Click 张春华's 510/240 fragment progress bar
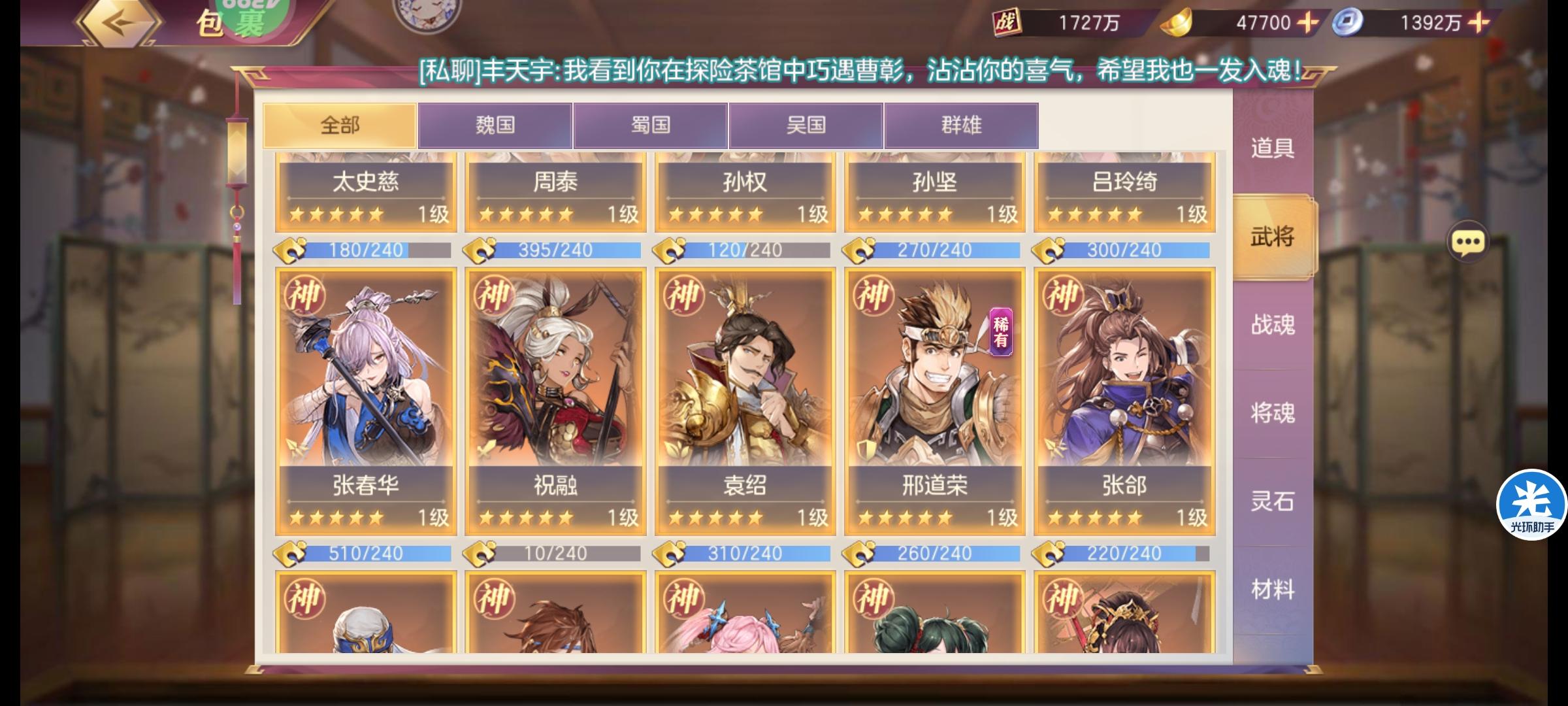Screen dimensions: 1568x706 366,553
